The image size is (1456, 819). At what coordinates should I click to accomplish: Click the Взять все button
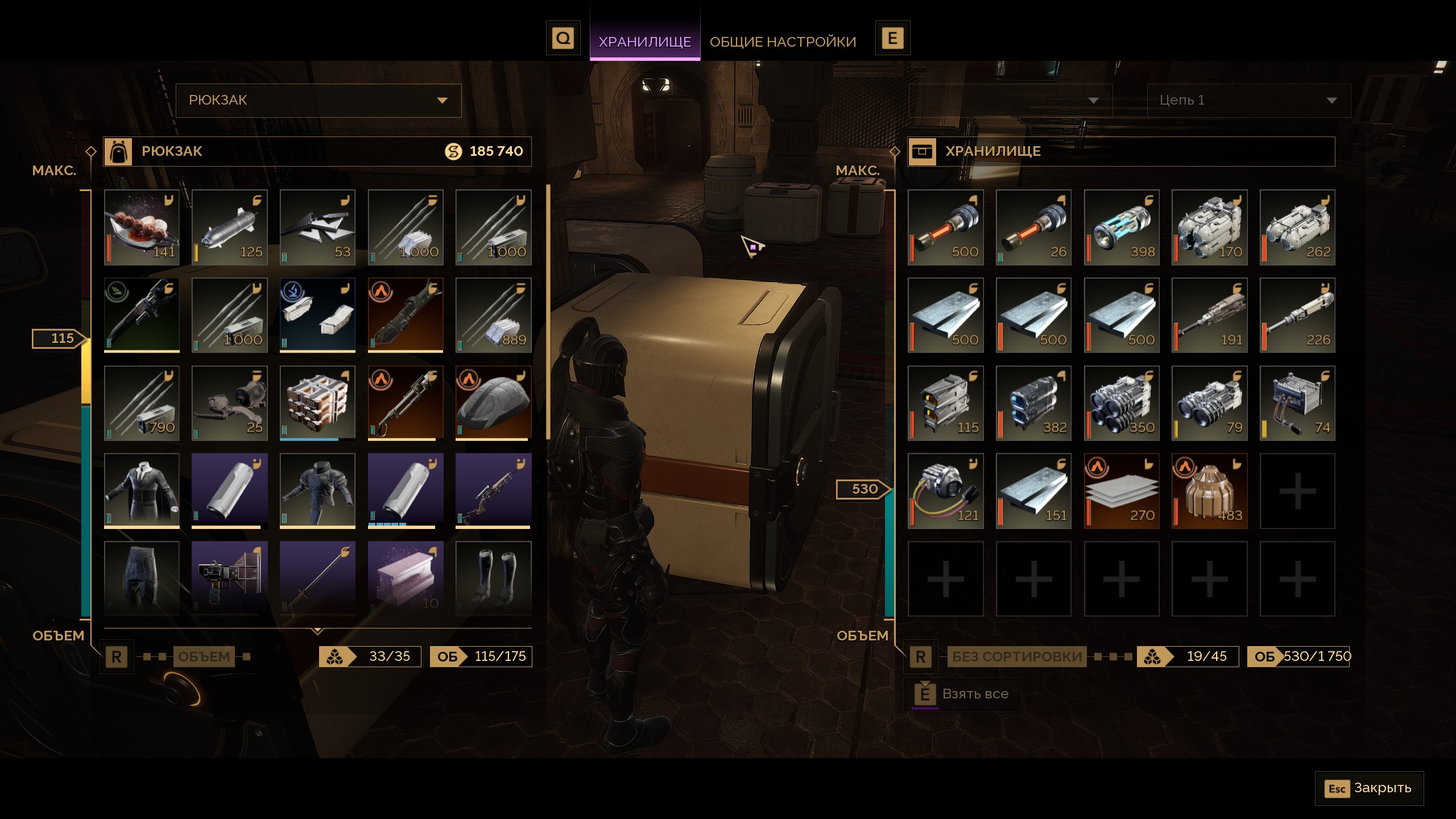pos(962,694)
